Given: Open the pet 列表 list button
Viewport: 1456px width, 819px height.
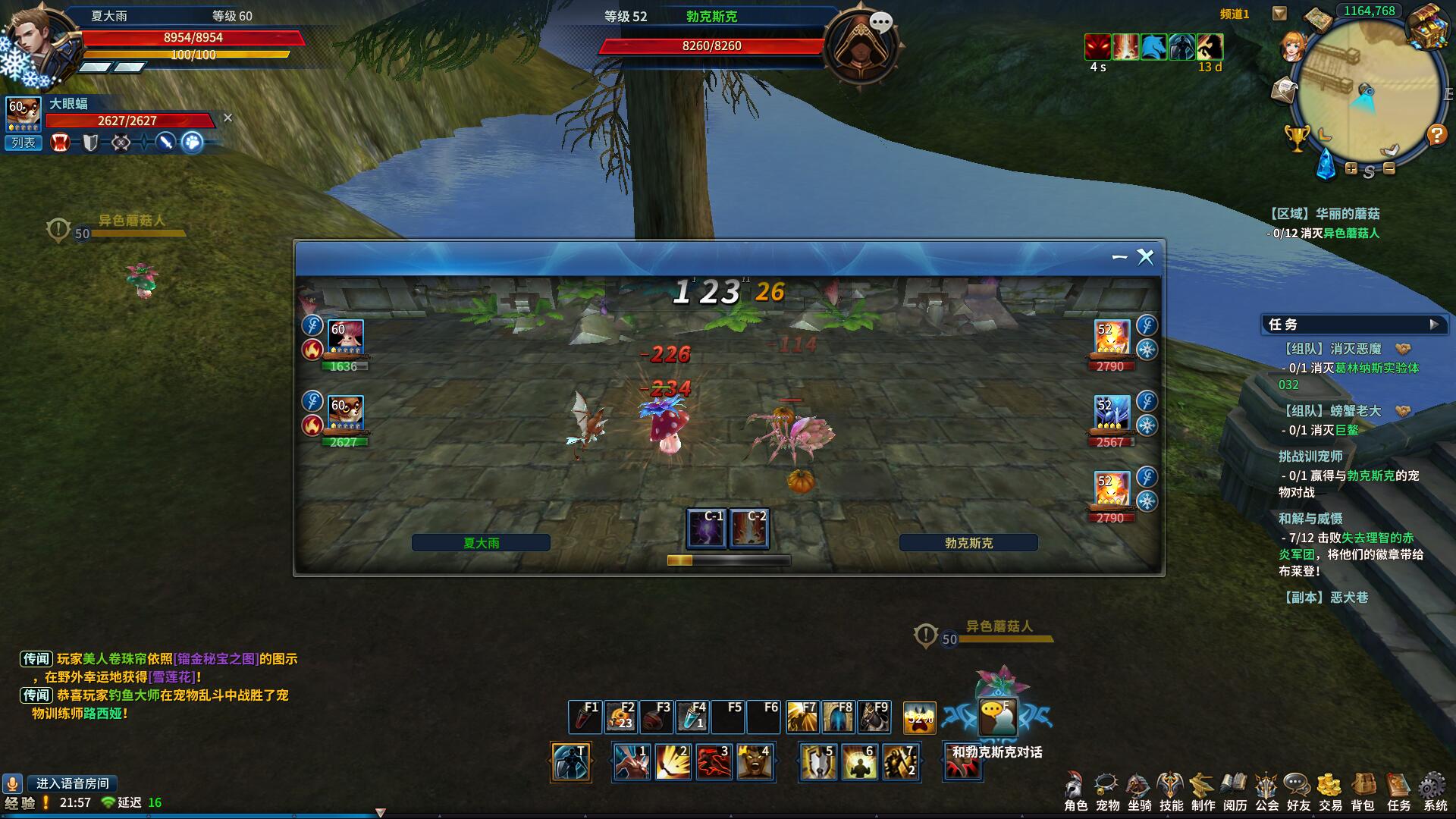Looking at the screenshot, I should [x=24, y=143].
